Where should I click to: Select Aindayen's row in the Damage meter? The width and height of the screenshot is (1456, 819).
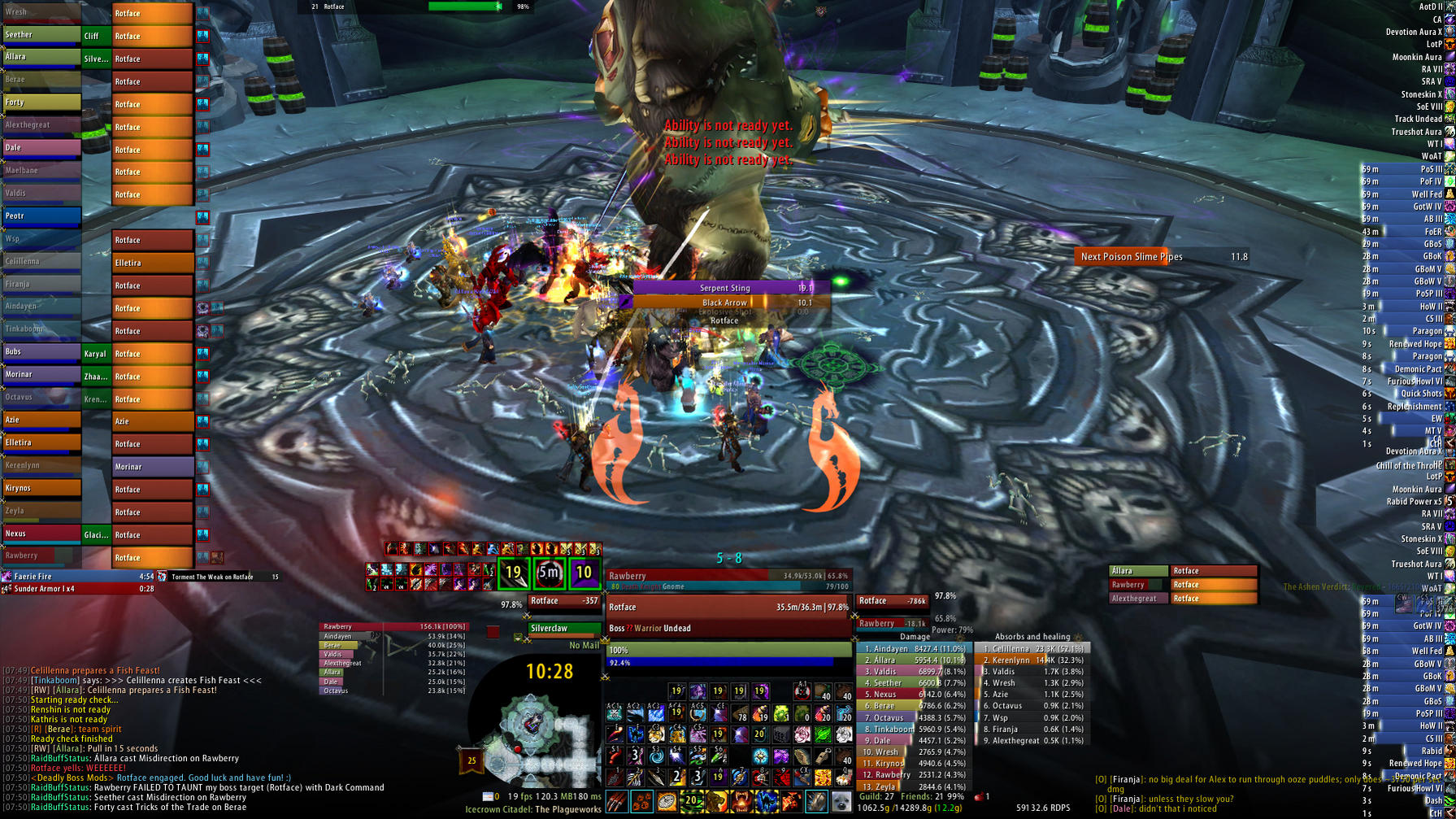(x=914, y=649)
